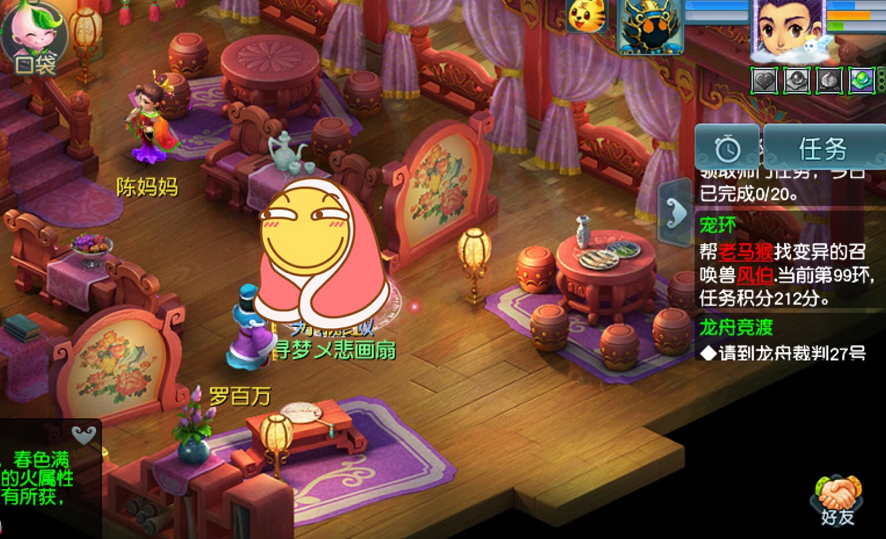The width and height of the screenshot is (886, 539).
Task: Collapse the chat box with the heart arrow
Action: pos(85,433)
